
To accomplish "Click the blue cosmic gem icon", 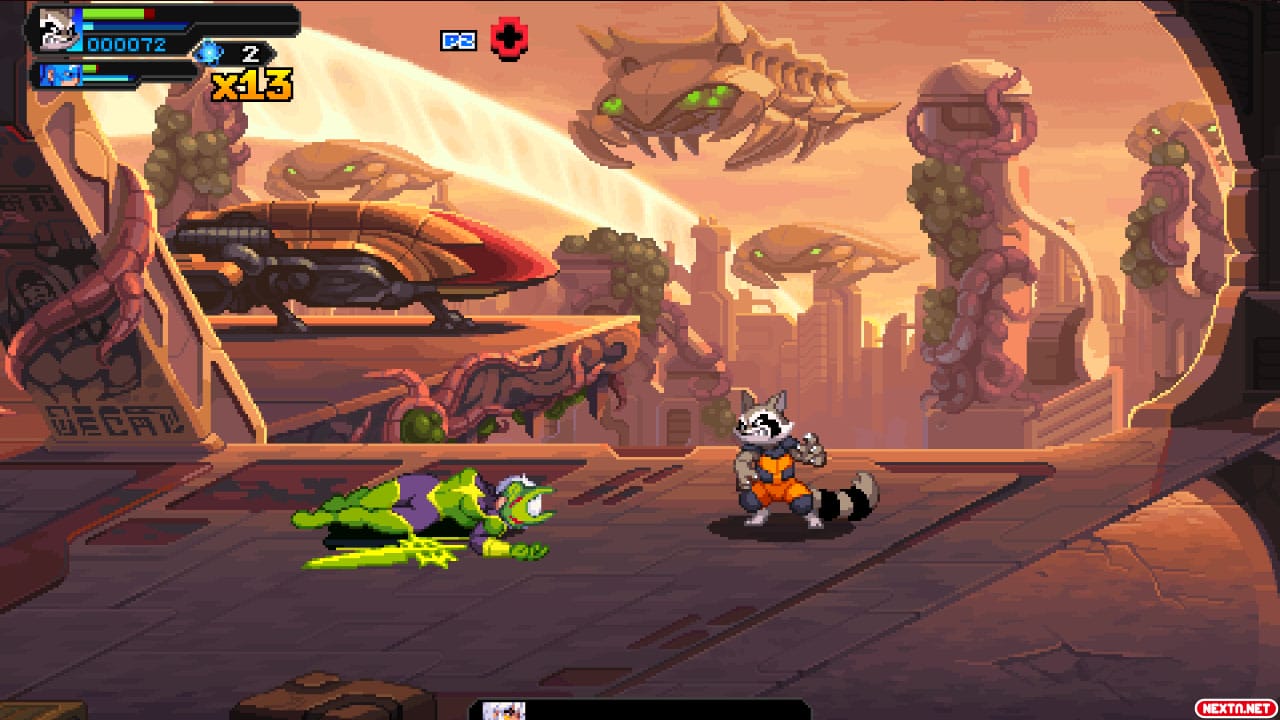I will (x=209, y=53).
